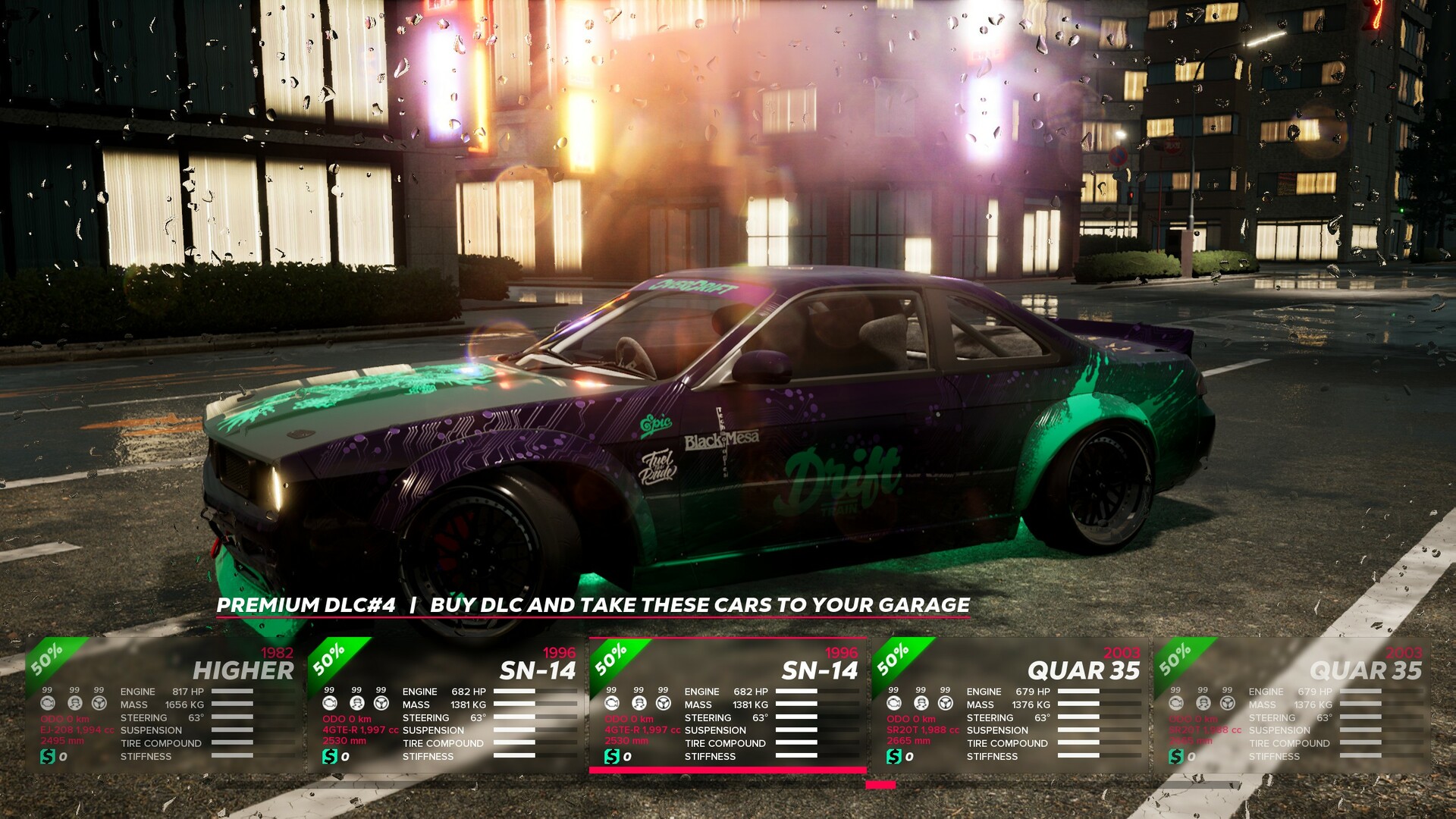Viewport: 1456px width, 819px height.
Task: Click the dollar icon on the highlighted SN-14 card
Action: coord(611,755)
